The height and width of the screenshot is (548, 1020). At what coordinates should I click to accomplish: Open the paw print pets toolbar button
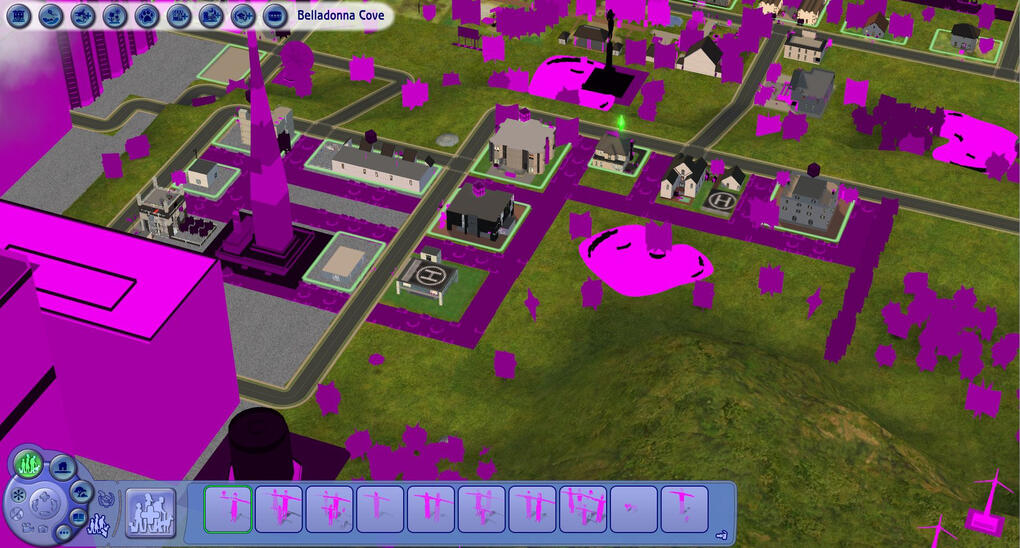pos(147,16)
